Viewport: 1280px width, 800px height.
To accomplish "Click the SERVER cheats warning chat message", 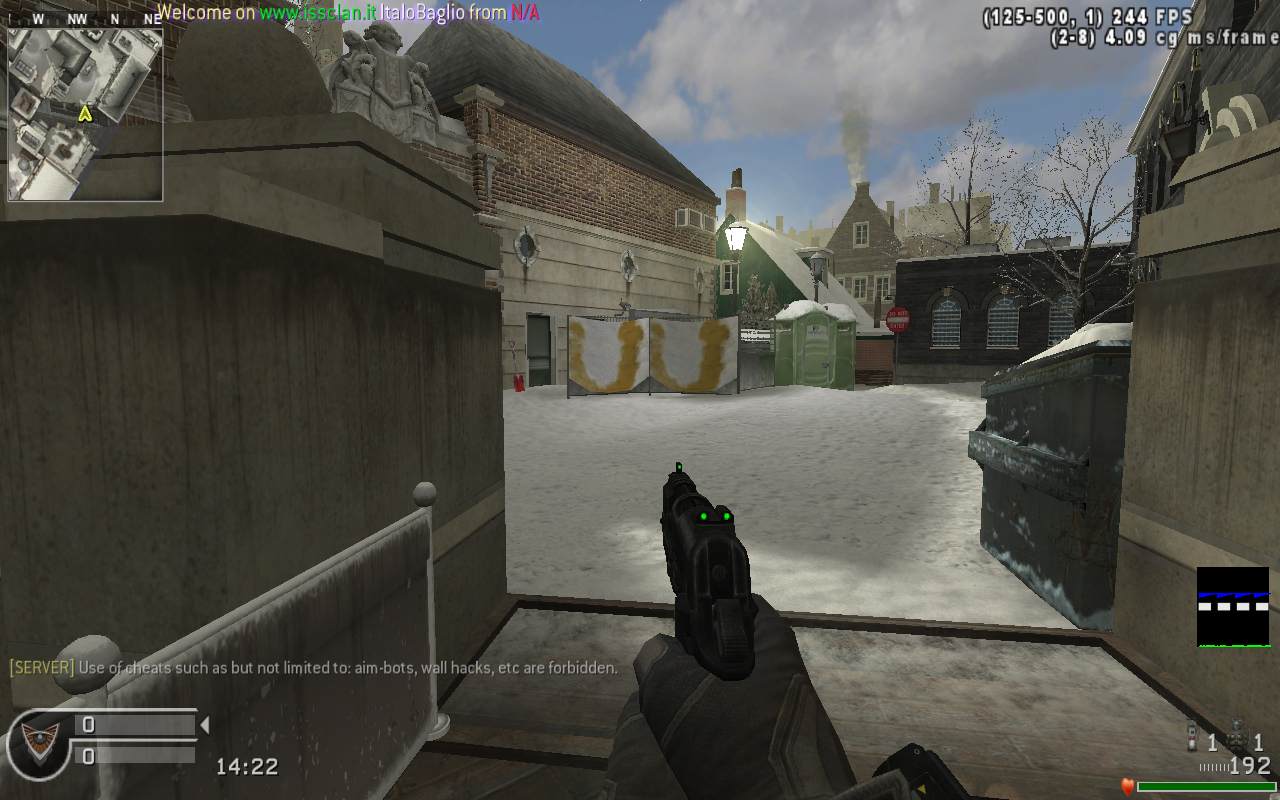I will pos(313,667).
